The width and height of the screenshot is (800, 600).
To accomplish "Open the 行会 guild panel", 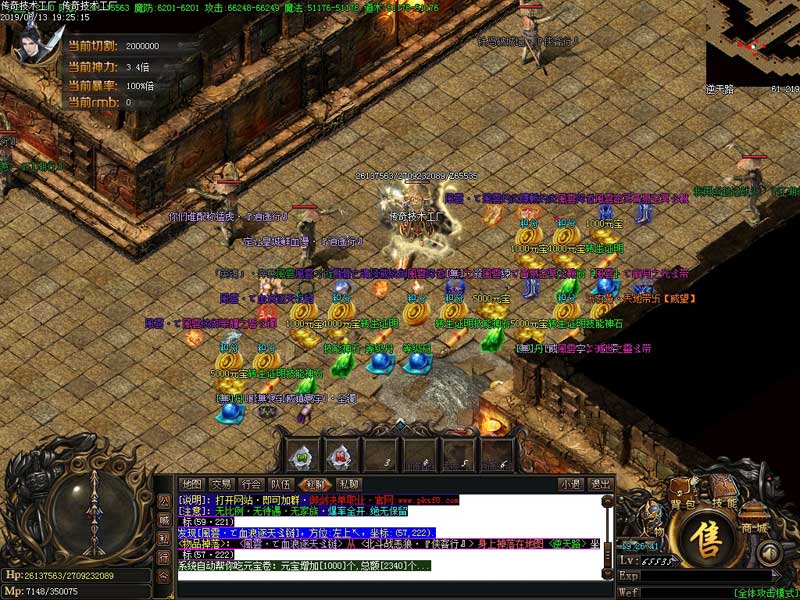I will pos(252,484).
